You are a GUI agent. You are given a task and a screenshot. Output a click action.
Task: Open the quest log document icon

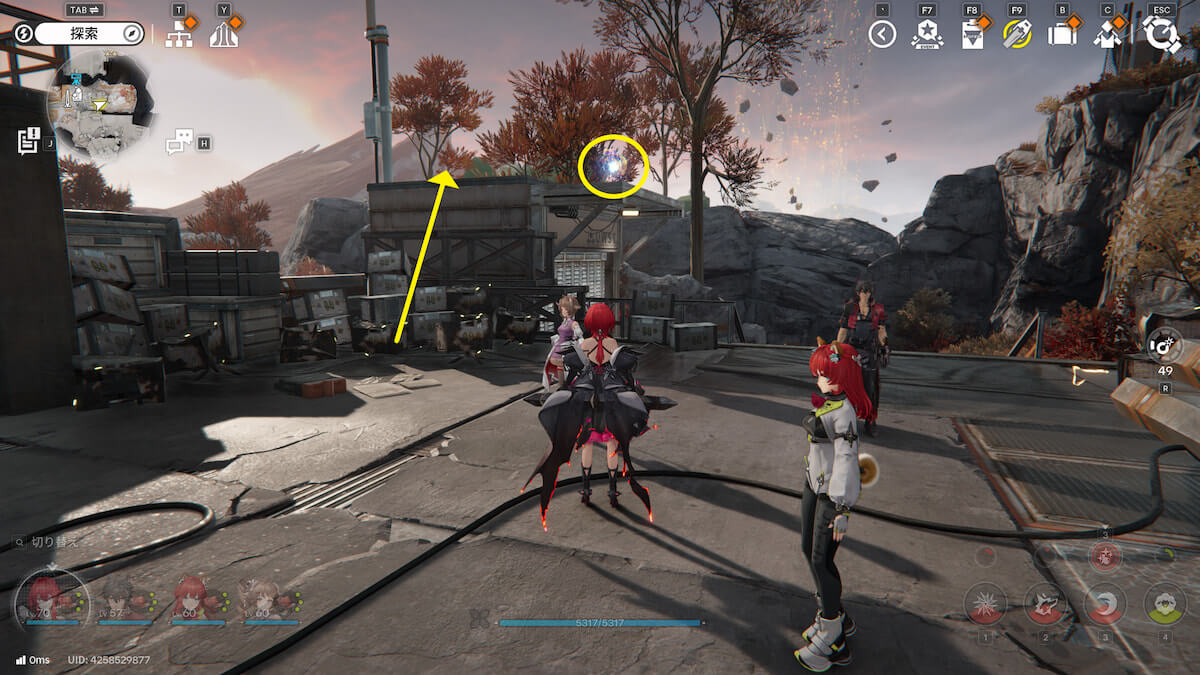click(28, 140)
